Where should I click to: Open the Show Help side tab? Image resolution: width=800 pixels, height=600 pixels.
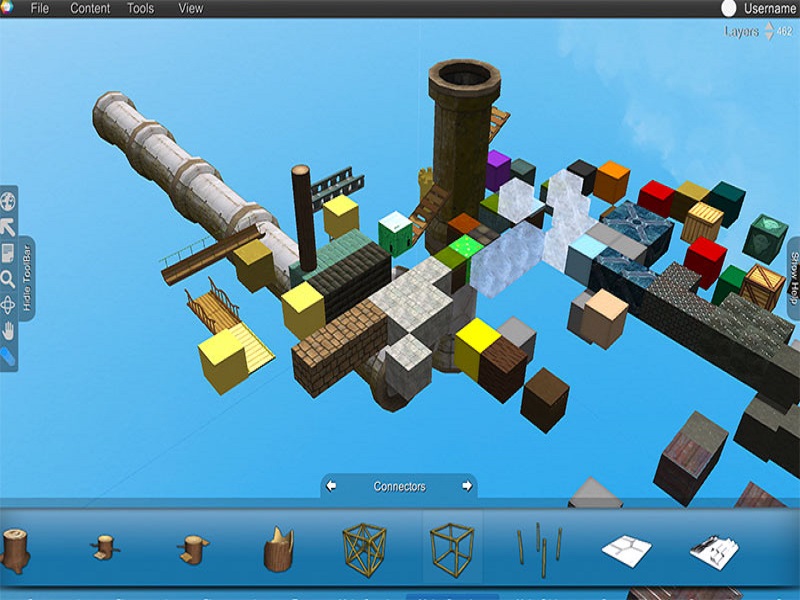793,279
